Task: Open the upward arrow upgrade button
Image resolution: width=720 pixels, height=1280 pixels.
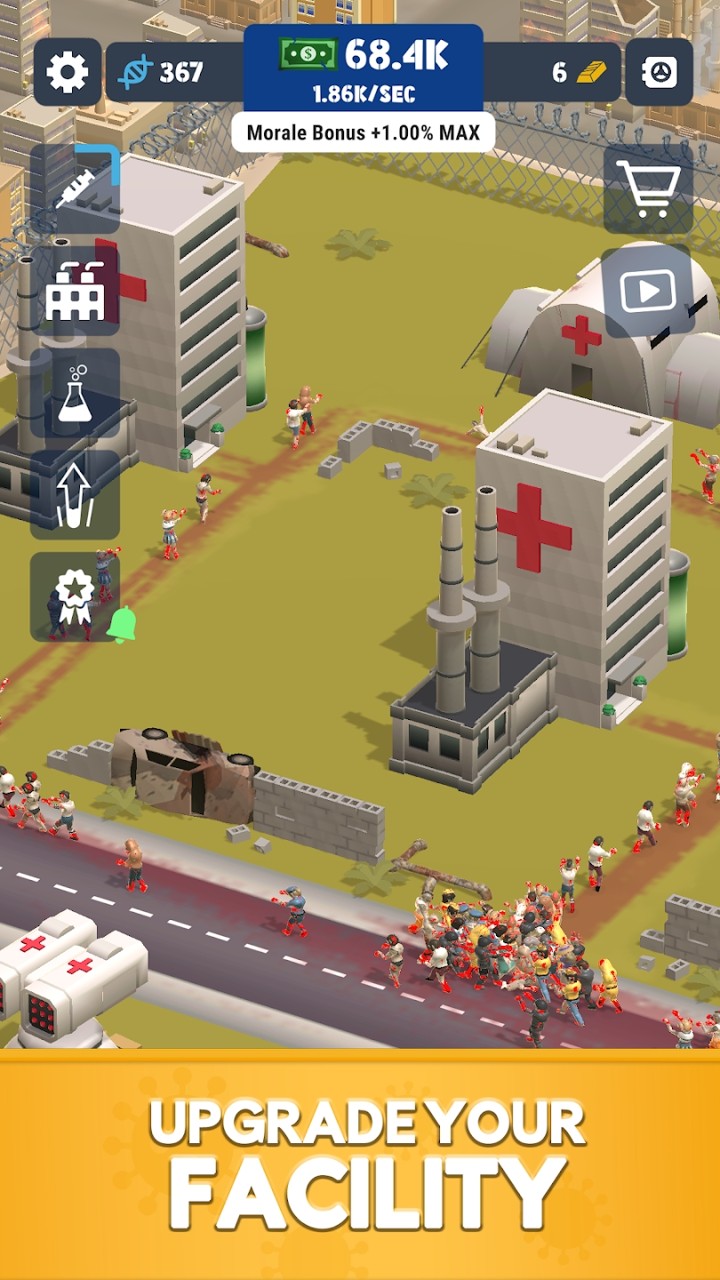Action: [75, 495]
